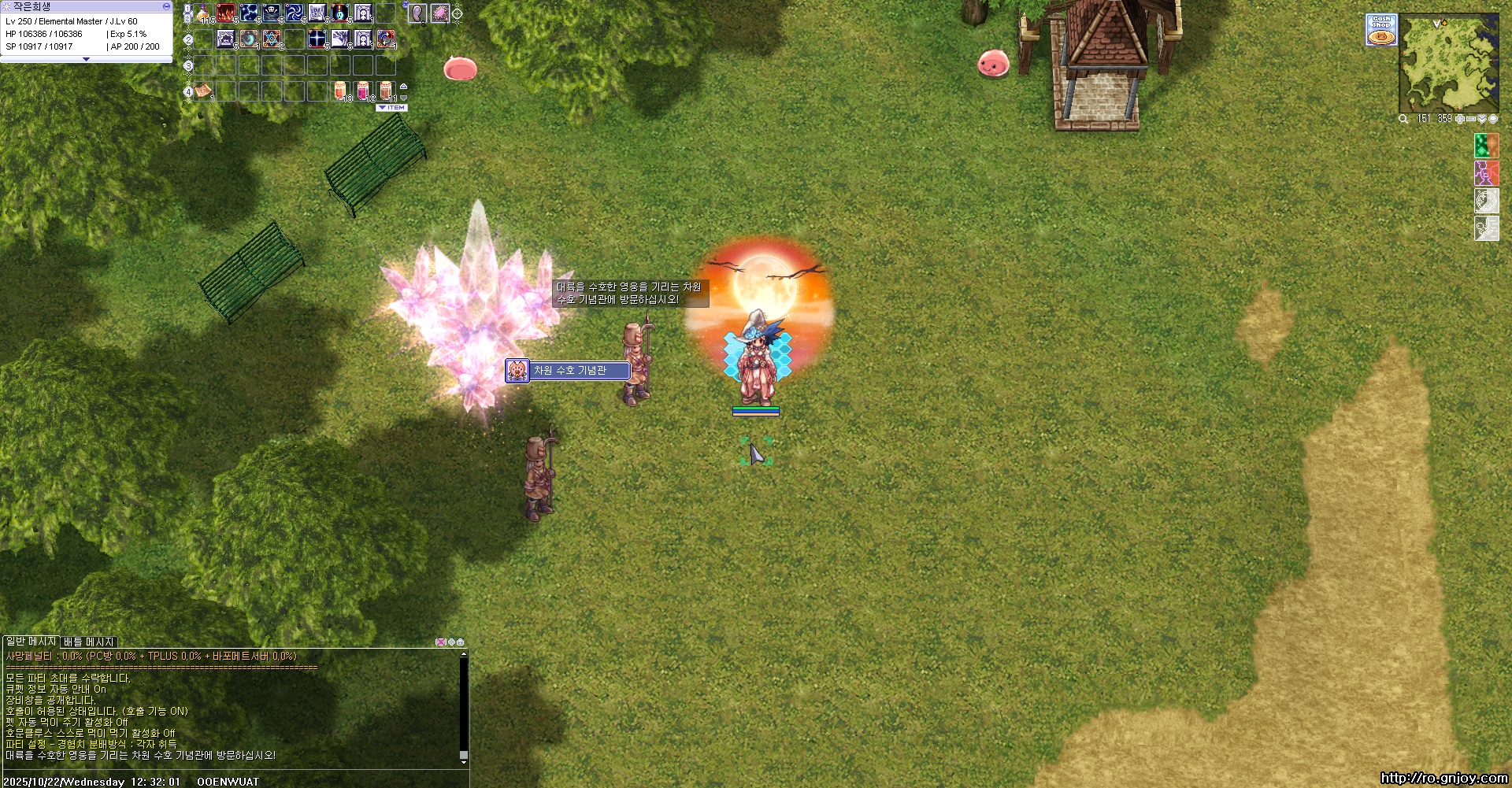
Task: Toggle the ITEM hotbar dropdown
Action: click(392, 108)
